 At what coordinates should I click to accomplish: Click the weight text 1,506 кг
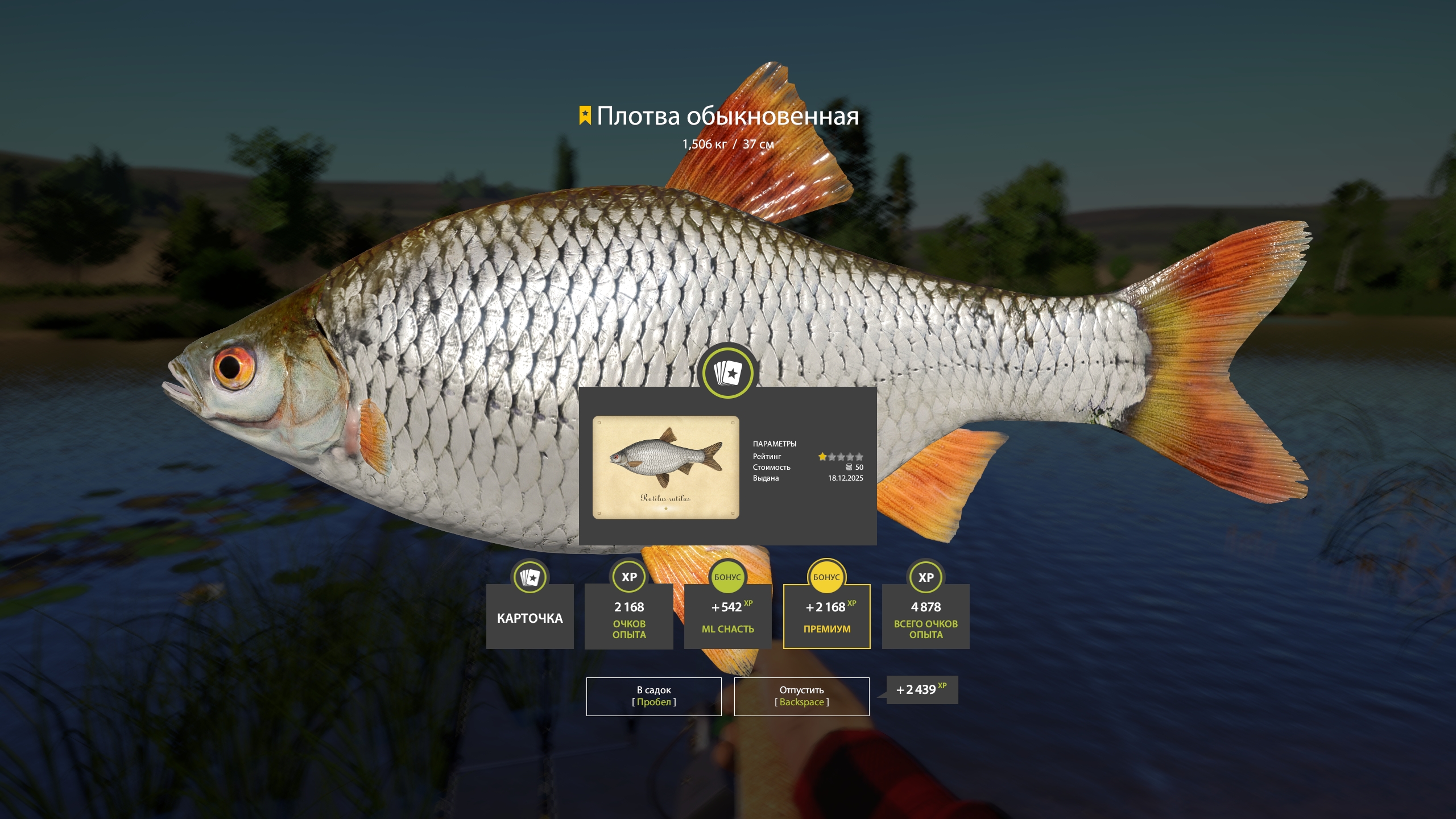click(702, 144)
